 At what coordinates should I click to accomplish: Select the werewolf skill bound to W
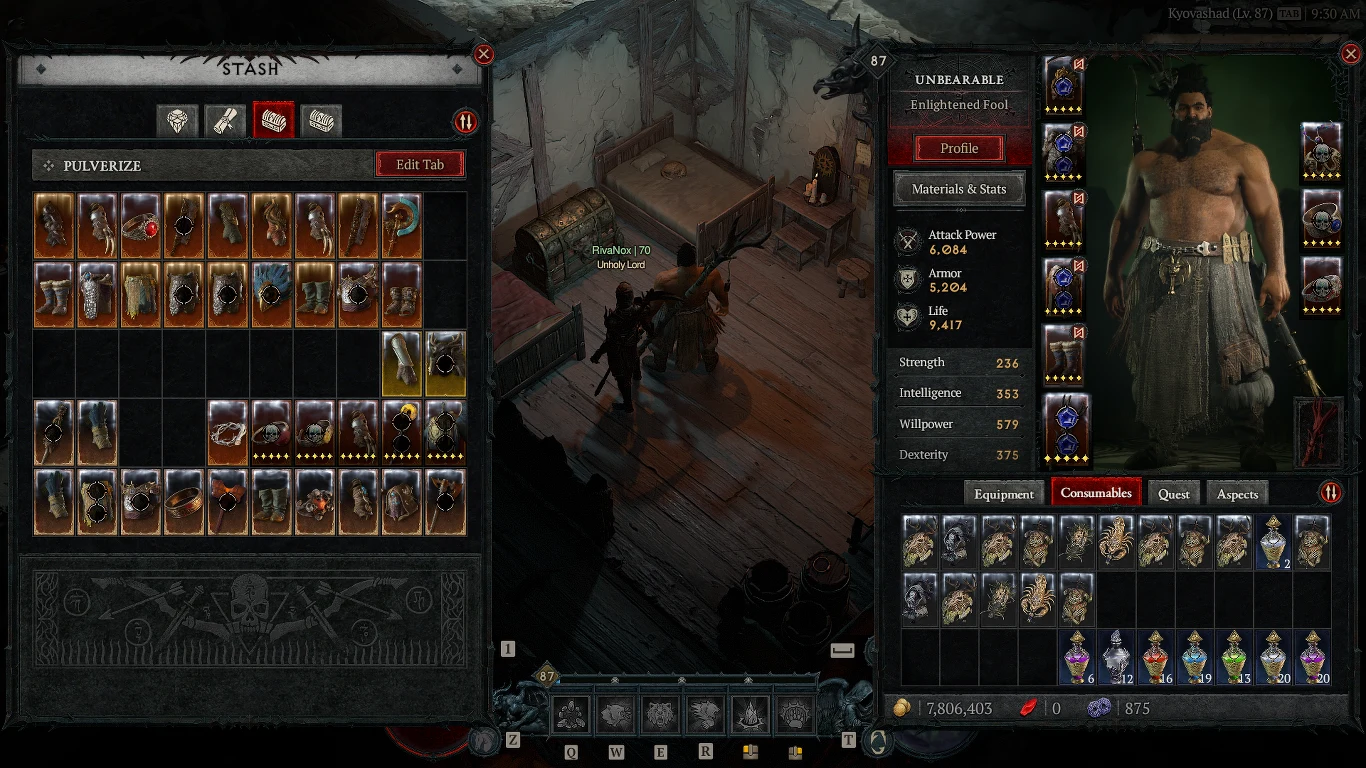click(614, 713)
